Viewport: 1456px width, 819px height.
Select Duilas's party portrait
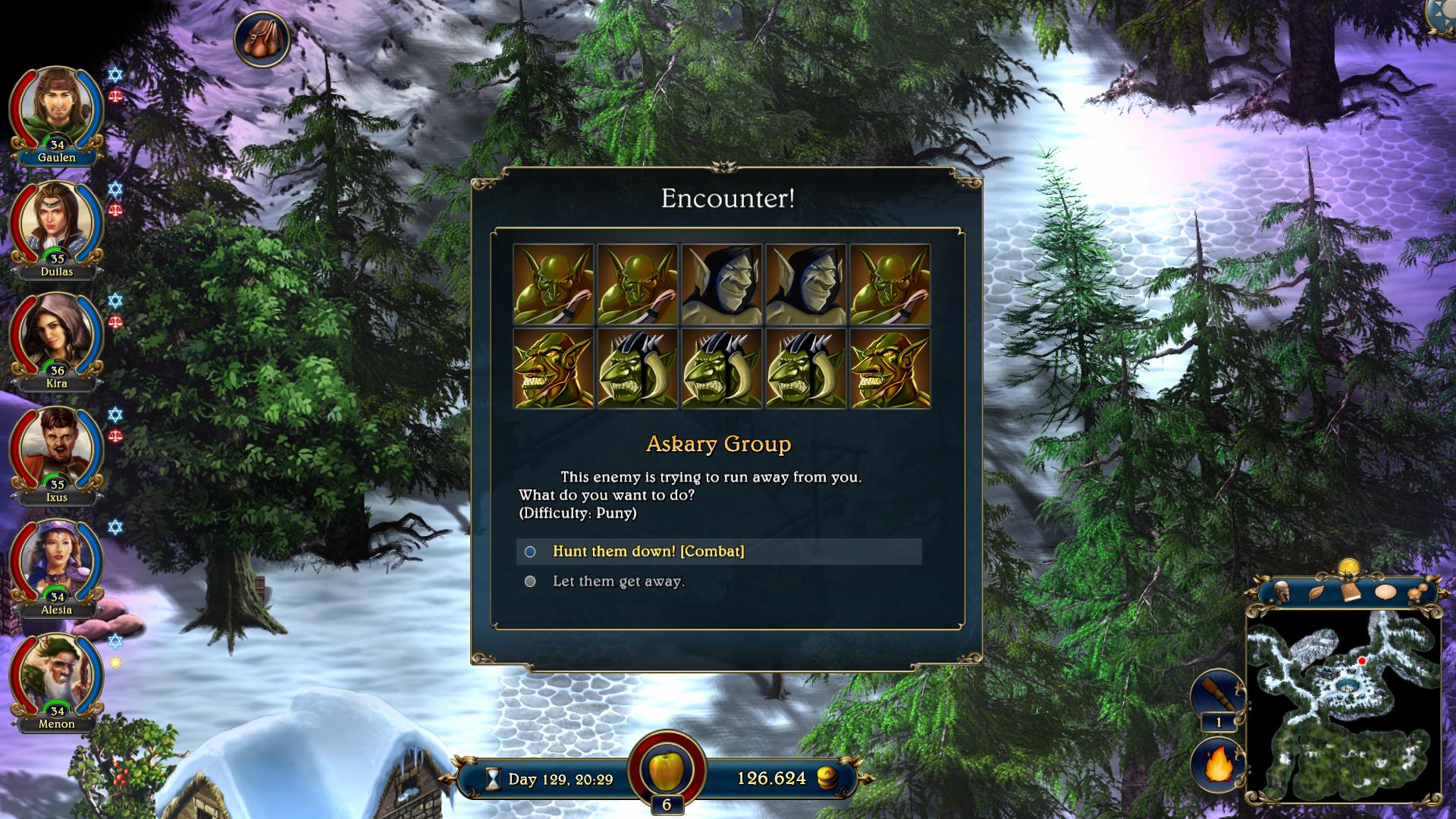(x=55, y=224)
